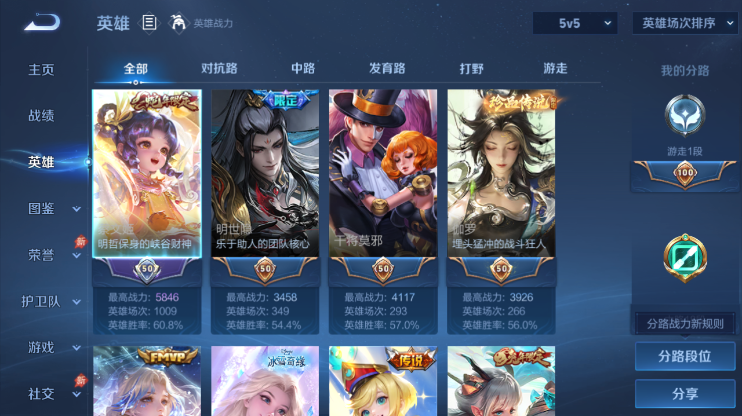This screenshot has height=416, width=742.
Task: Open 战绩 in the side menu
Action: pyautogui.click(x=41, y=116)
